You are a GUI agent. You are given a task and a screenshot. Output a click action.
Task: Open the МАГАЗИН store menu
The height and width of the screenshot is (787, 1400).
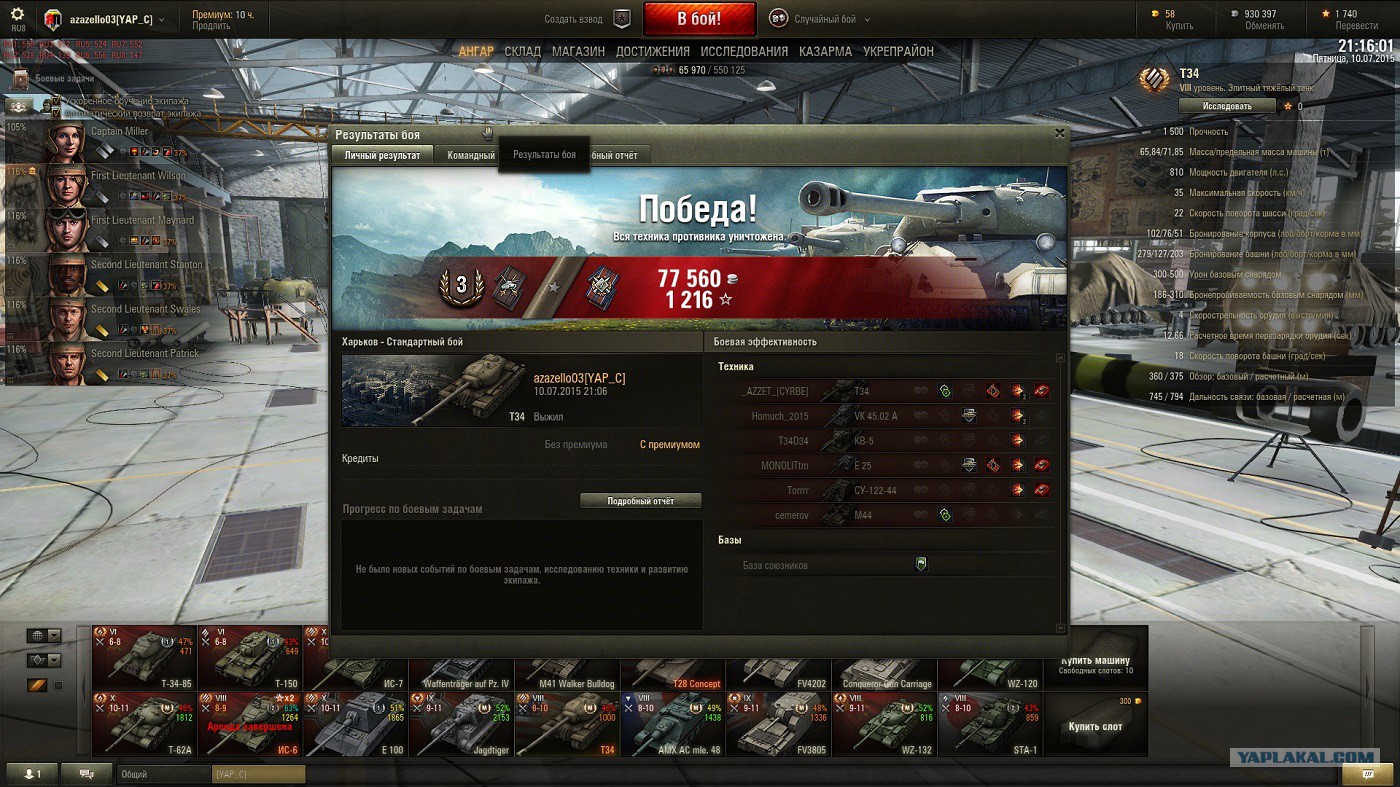tap(578, 52)
